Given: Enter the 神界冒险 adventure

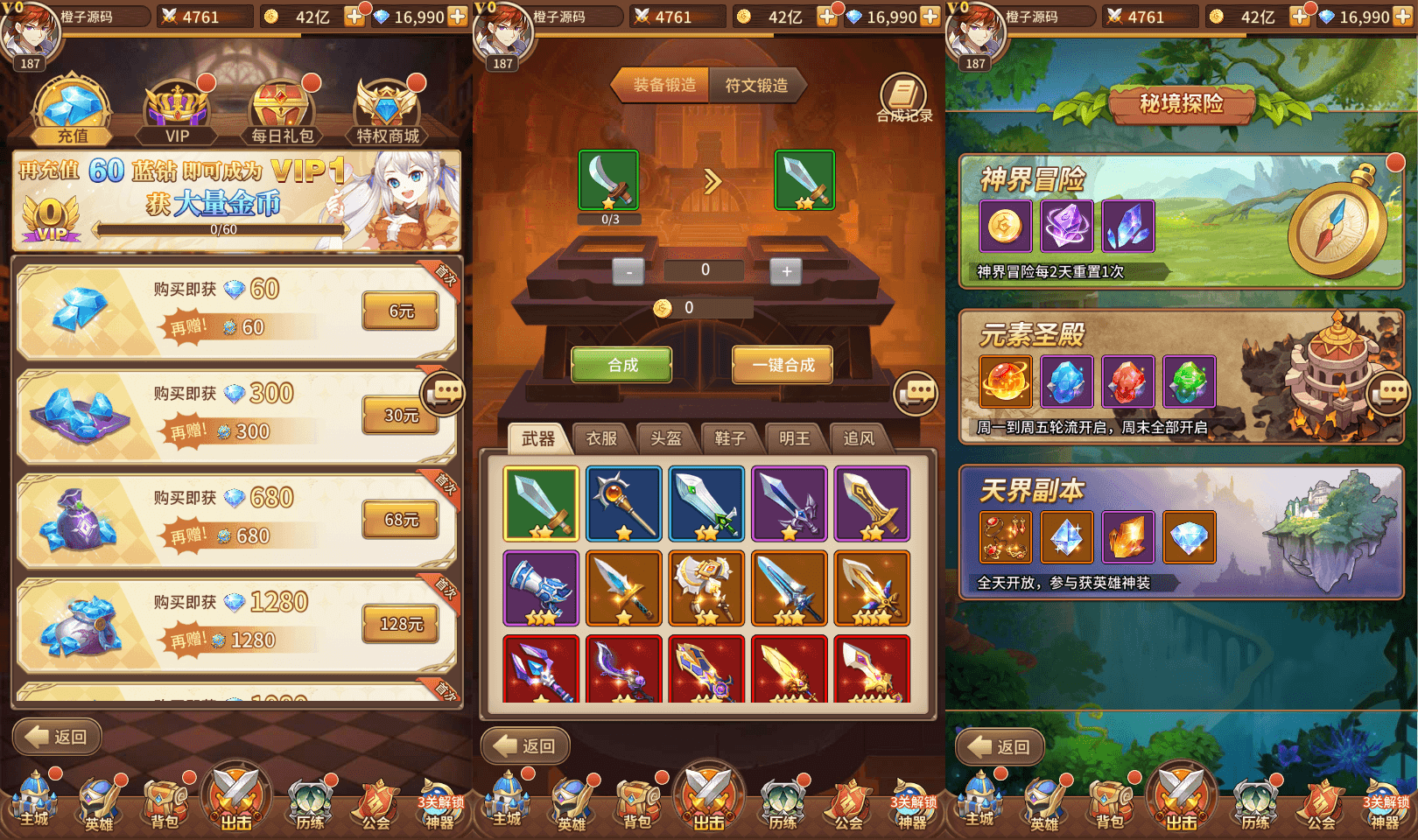Looking at the screenshot, I should tap(1182, 221).
